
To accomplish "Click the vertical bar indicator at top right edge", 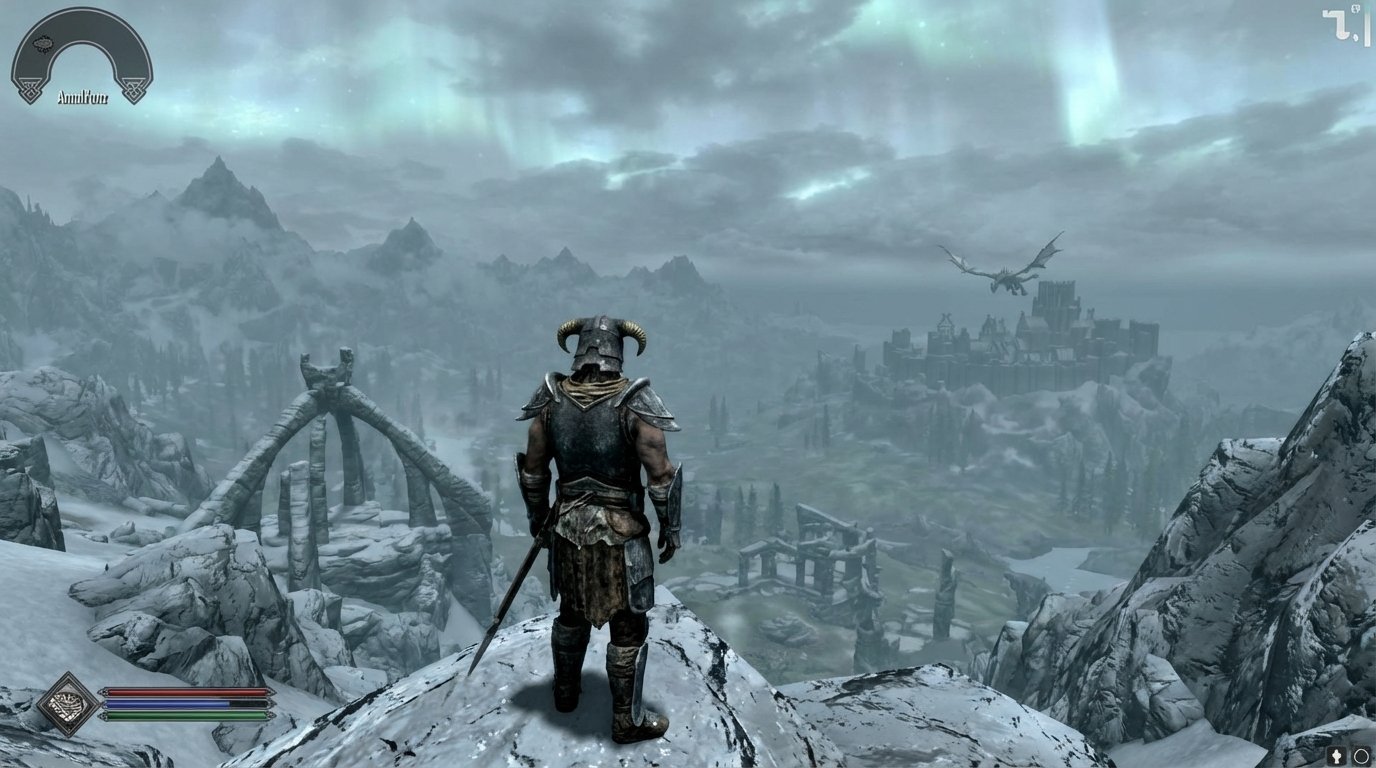I will [1367, 27].
